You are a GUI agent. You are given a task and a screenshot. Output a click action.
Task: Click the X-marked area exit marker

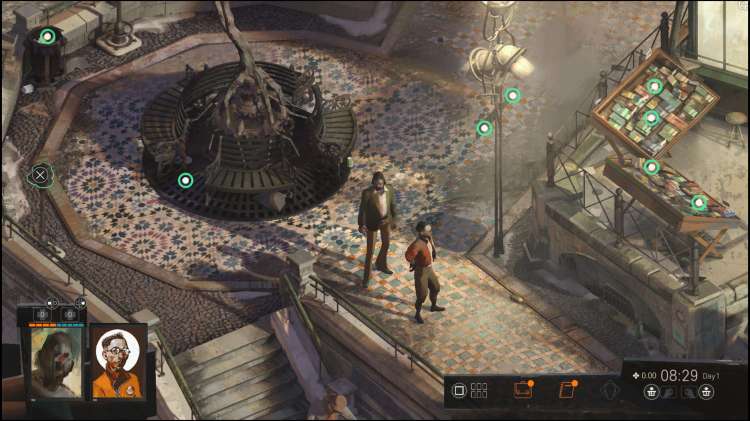tap(40, 175)
